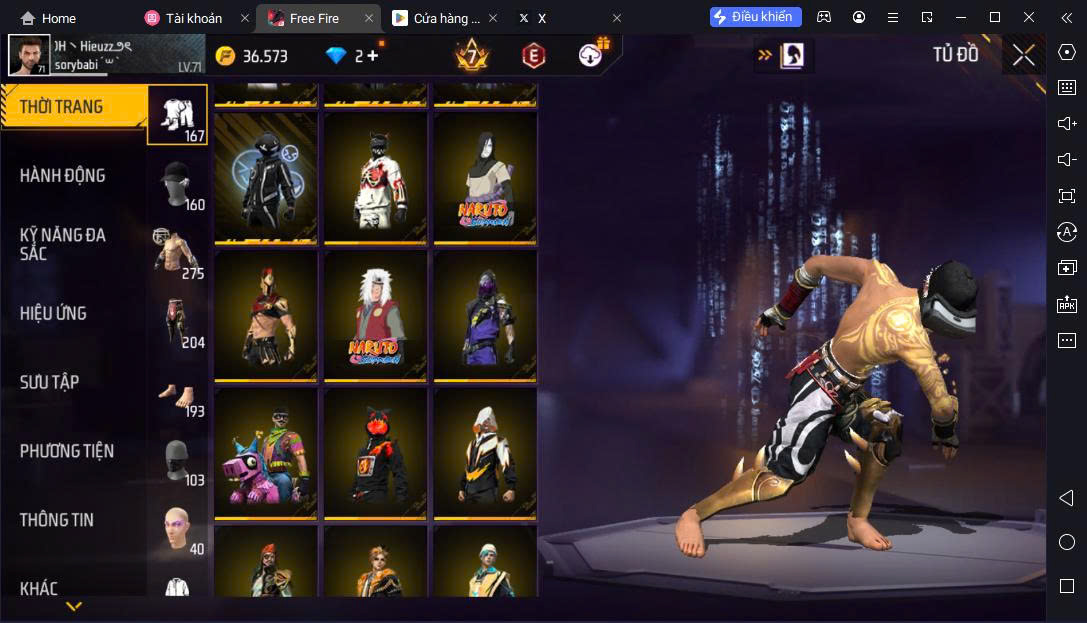1087x623 pixels.
Task: Close the Tủ Đồ wardrobe screen
Action: point(1023,55)
